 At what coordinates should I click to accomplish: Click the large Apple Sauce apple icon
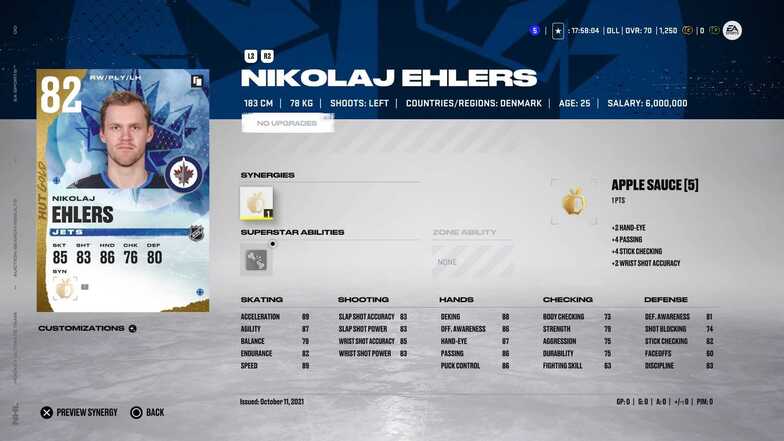point(574,202)
